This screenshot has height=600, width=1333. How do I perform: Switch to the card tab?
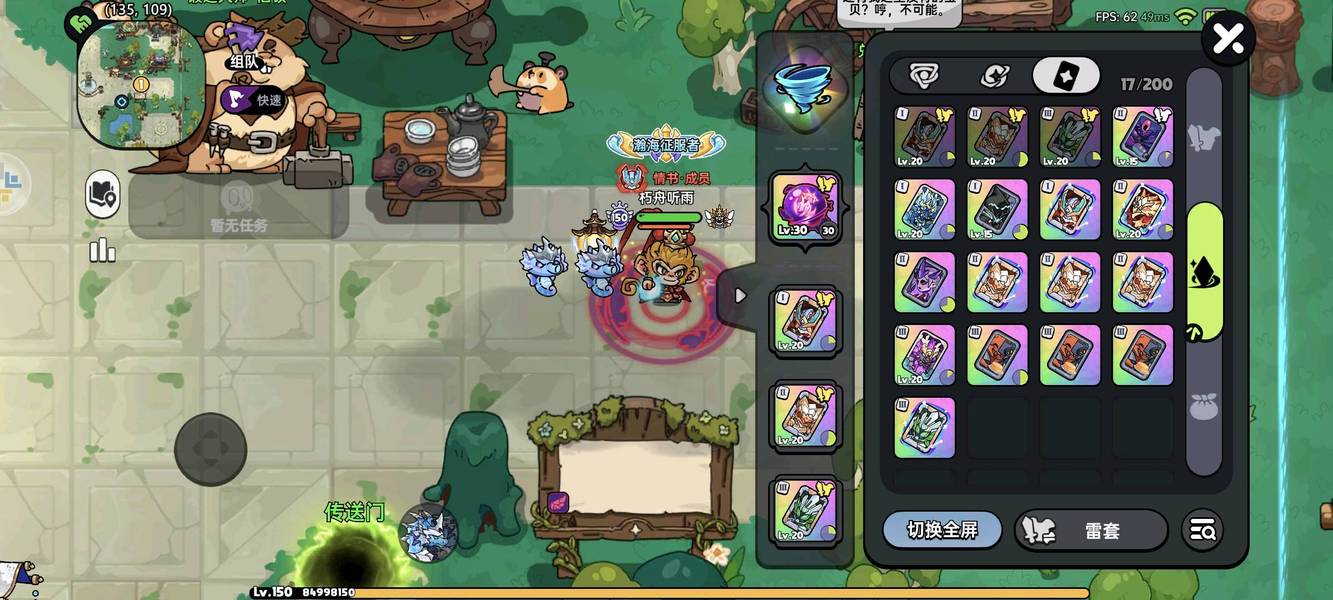click(1066, 76)
